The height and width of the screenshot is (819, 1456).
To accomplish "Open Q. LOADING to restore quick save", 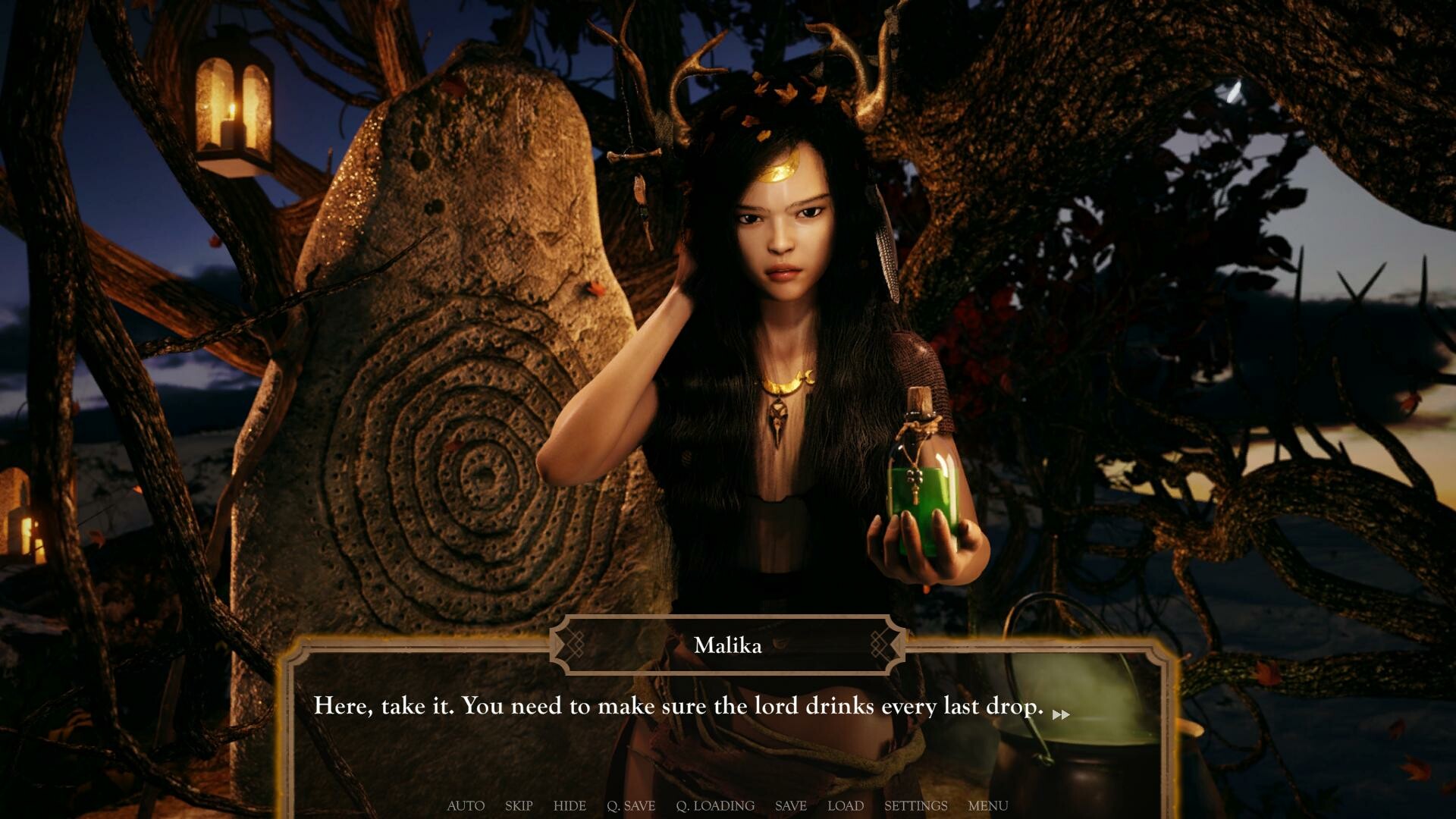I will point(715,806).
